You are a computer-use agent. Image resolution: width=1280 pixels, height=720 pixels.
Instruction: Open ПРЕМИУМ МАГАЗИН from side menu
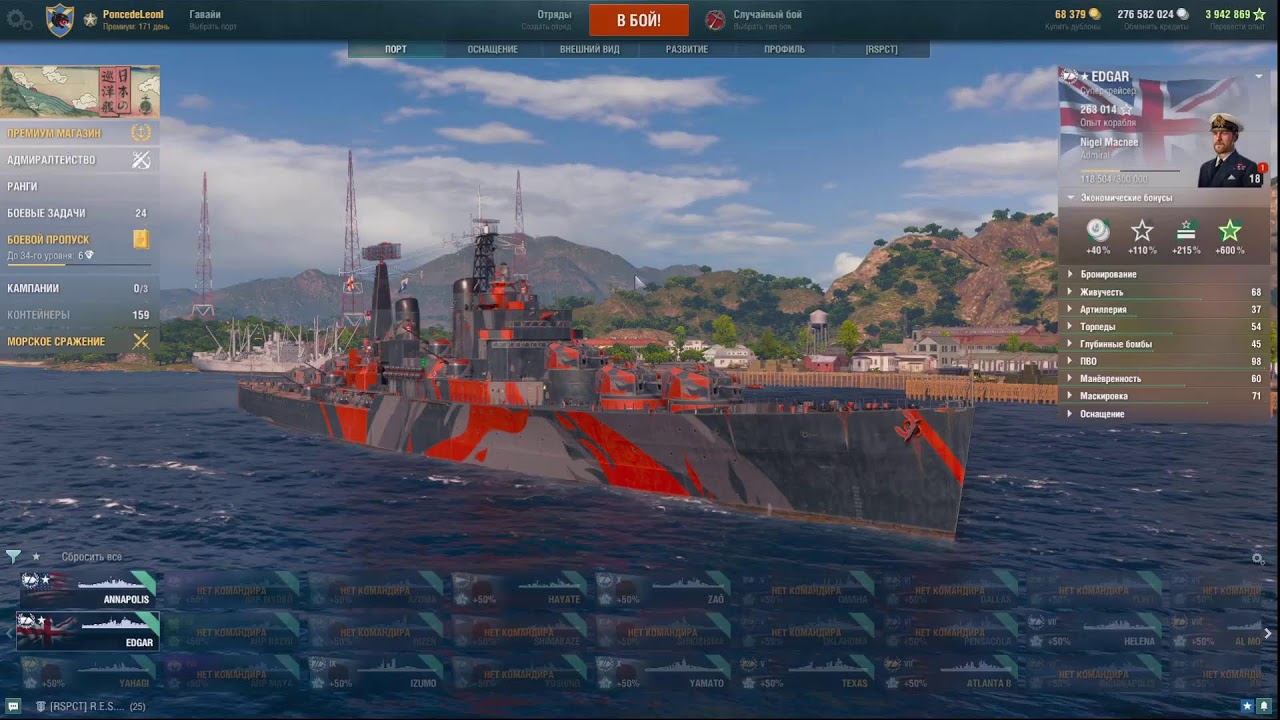(x=55, y=133)
